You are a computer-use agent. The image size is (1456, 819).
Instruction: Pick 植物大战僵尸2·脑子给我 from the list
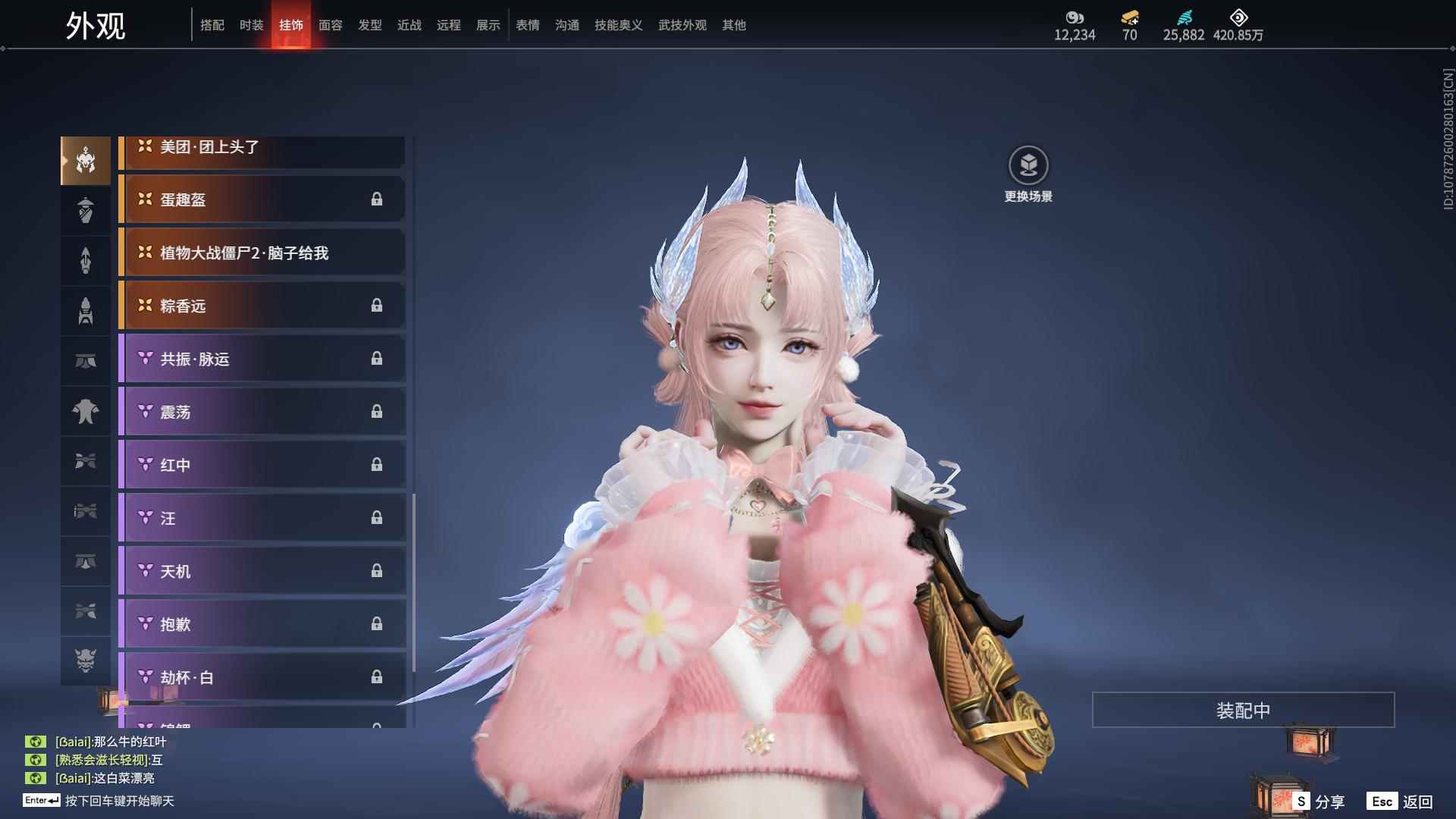(262, 253)
